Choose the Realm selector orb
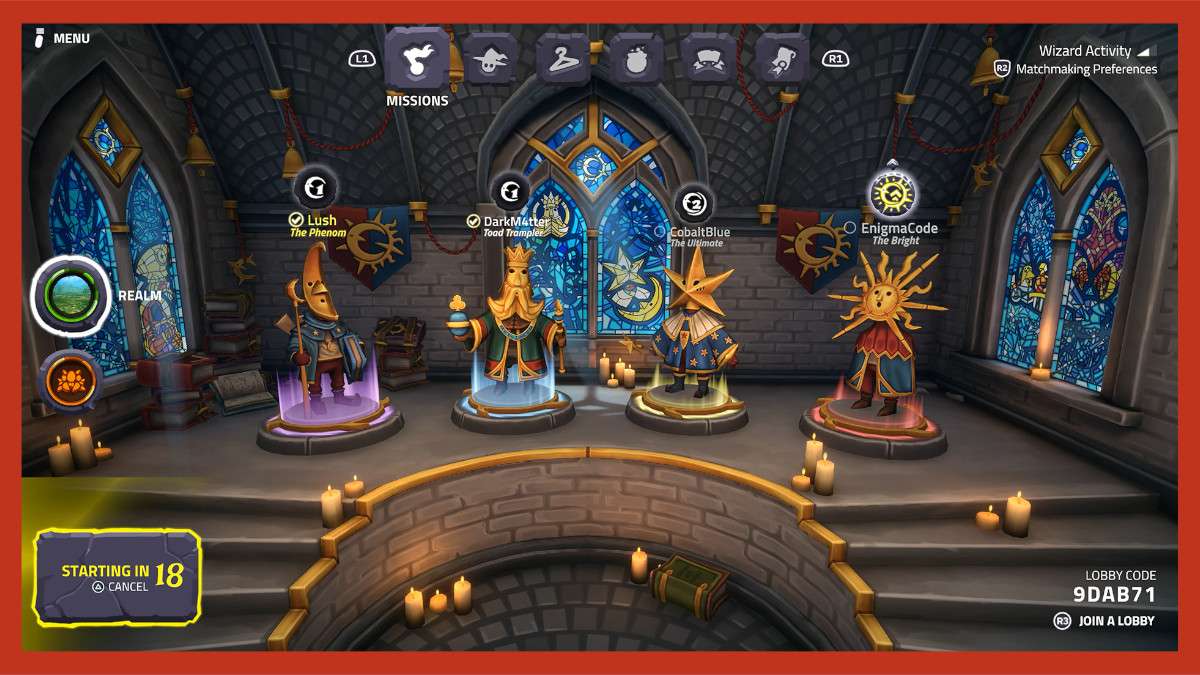 click(x=71, y=294)
